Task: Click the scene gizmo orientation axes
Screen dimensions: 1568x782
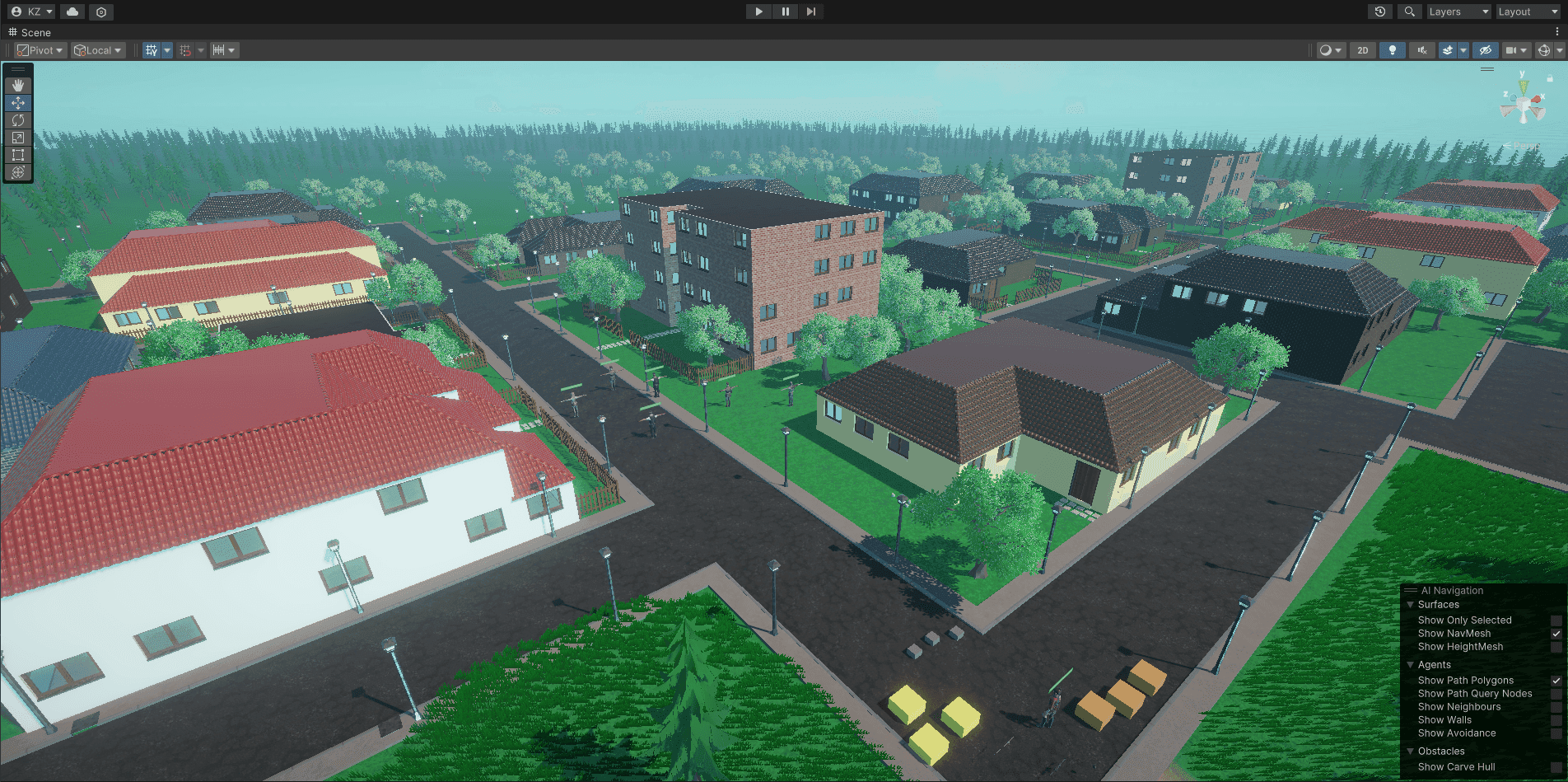Action: tap(1523, 101)
